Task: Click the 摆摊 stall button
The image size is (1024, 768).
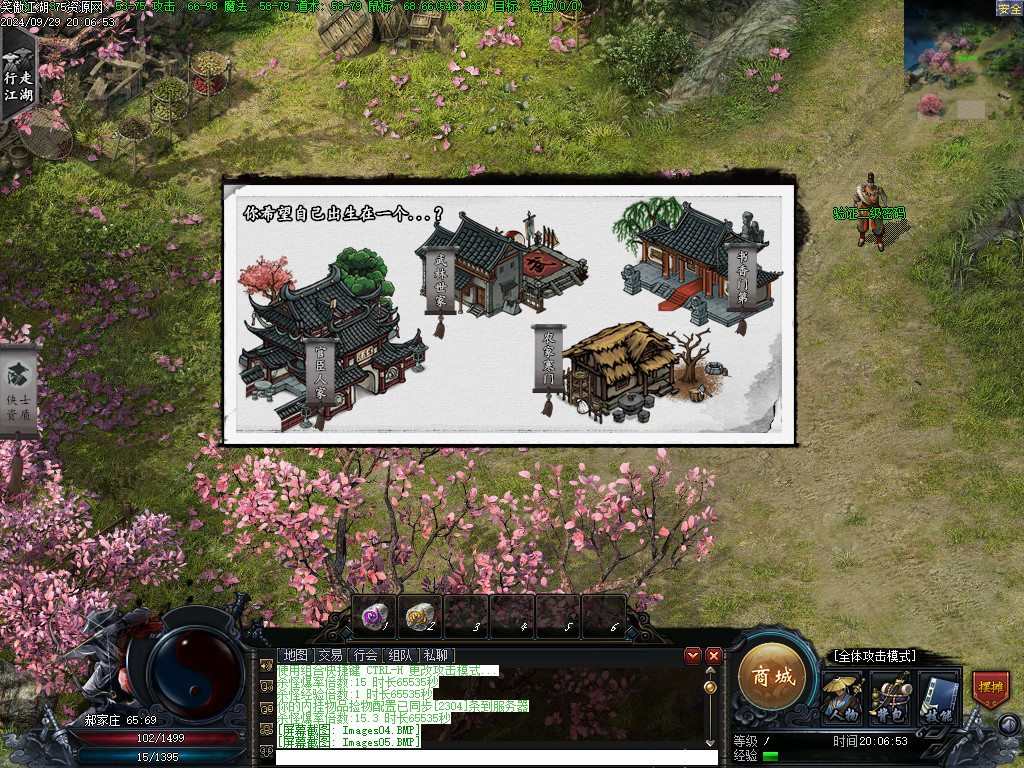Action: pyautogui.click(x=990, y=690)
